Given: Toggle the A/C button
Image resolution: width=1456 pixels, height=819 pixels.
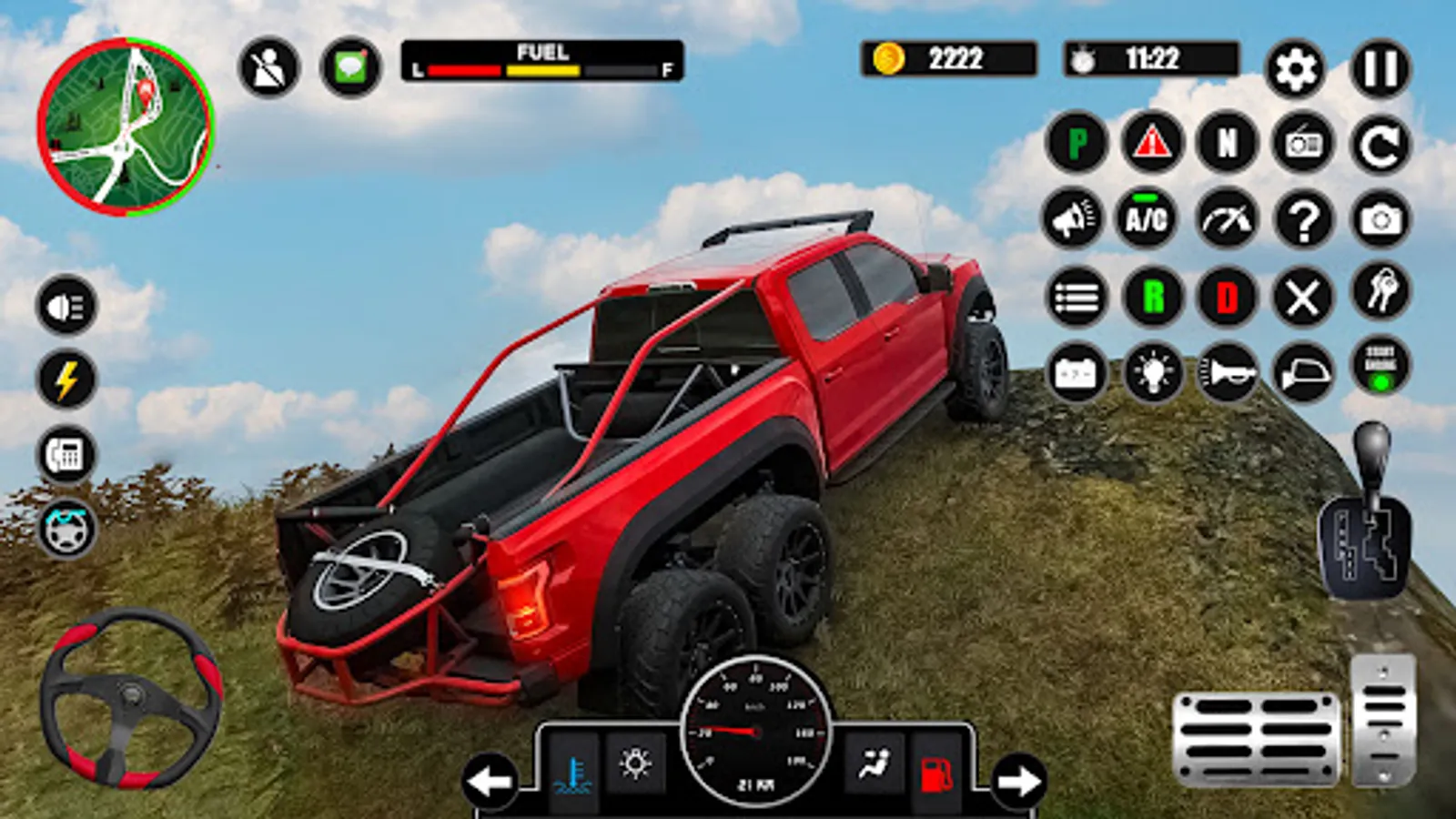Looking at the screenshot, I should (x=1147, y=218).
